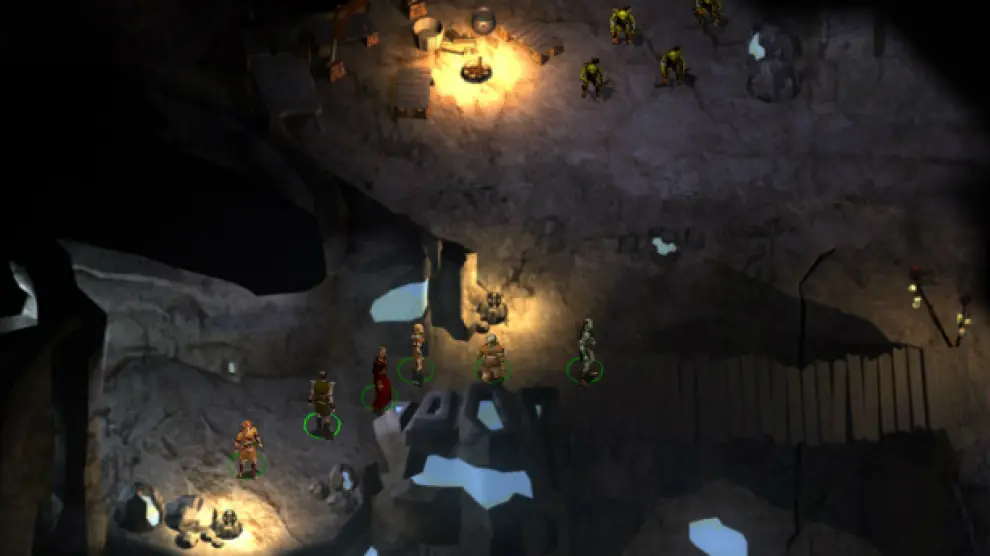Select the pale grey armored party member
This screenshot has height=556, width=990.
(586, 350)
